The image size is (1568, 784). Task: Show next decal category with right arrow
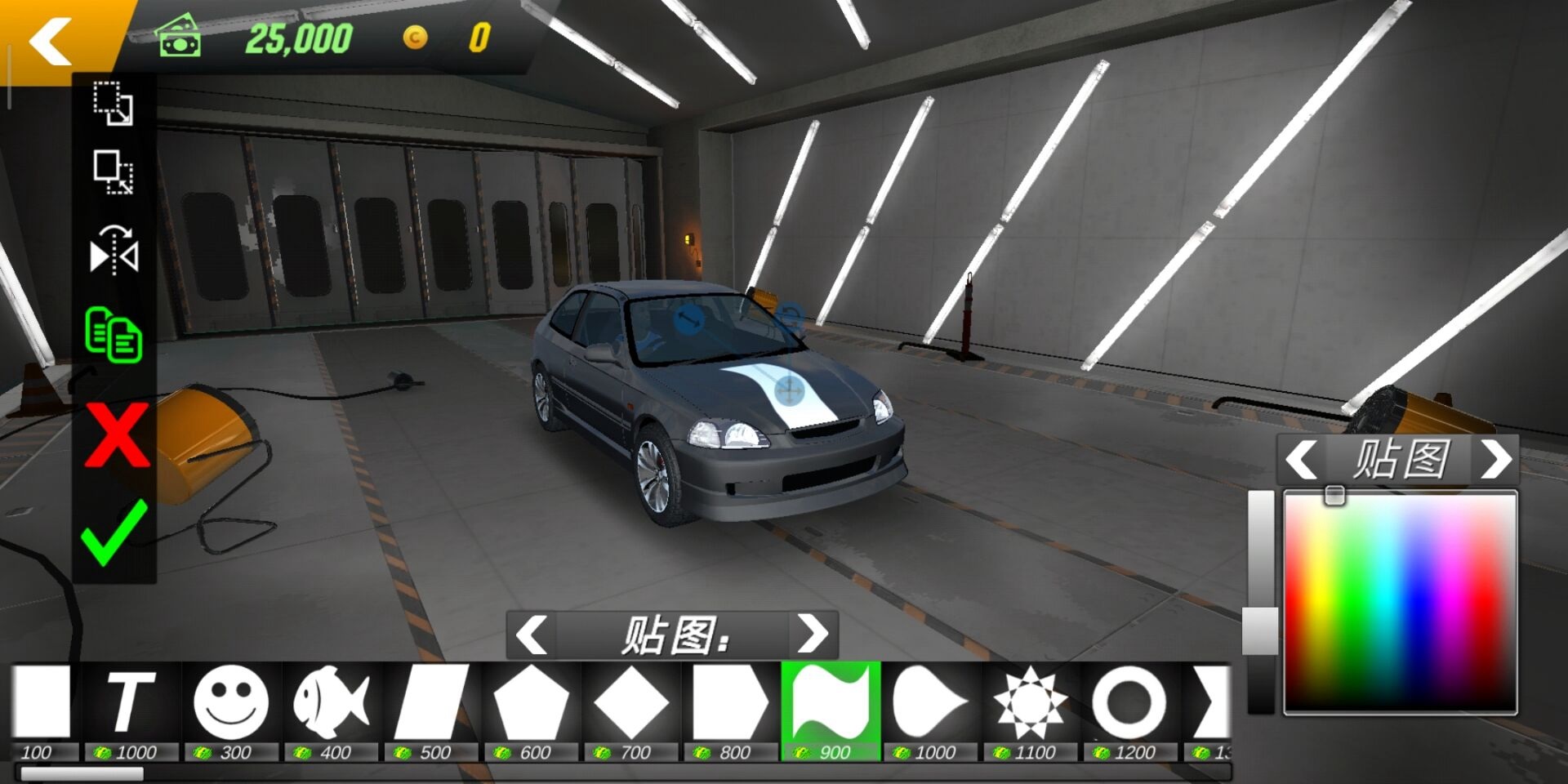point(812,634)
